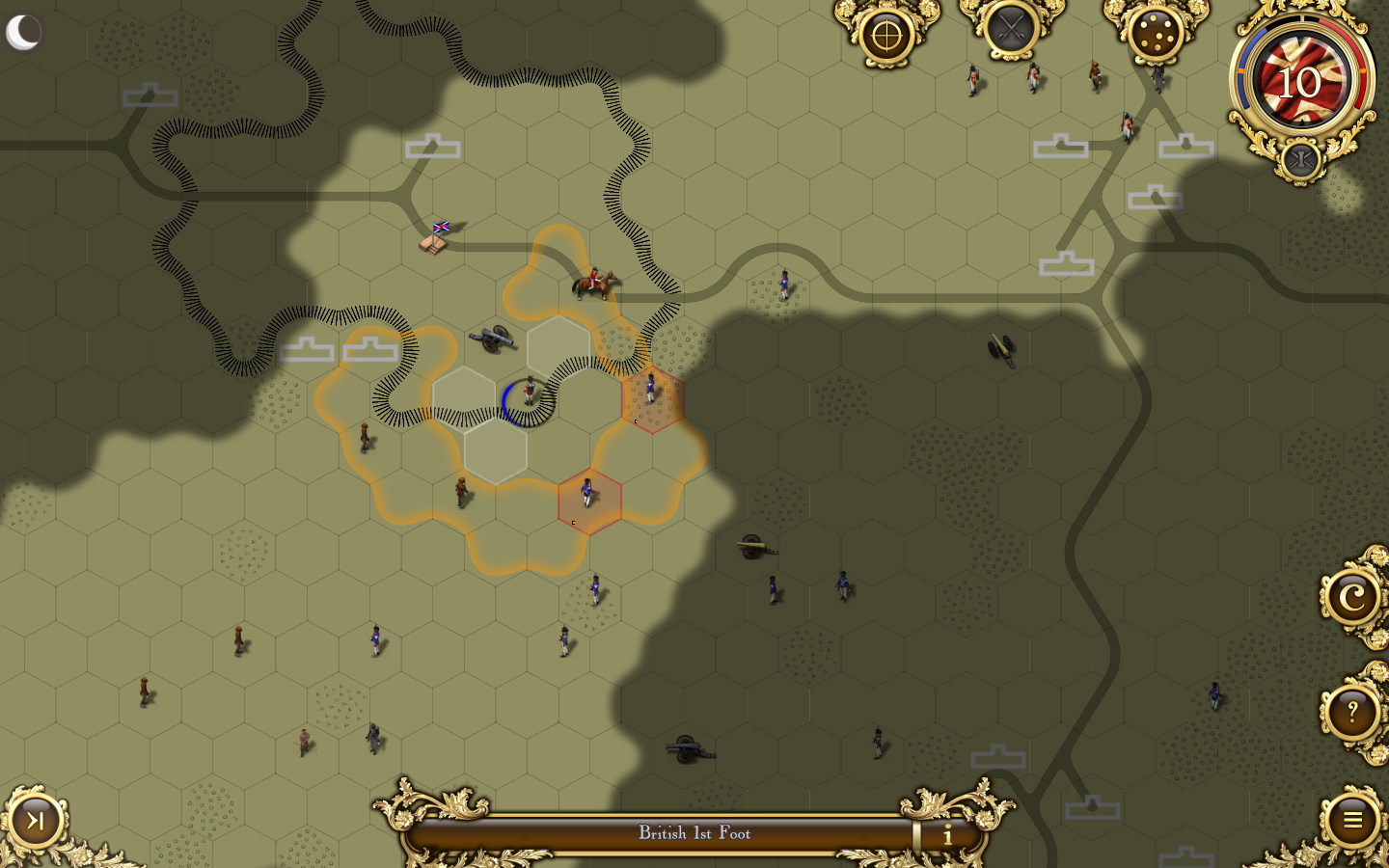Click the small crossed-swords emblem under the medallion
Screen dimensions: 1389x868
(x=1300, y=160)
